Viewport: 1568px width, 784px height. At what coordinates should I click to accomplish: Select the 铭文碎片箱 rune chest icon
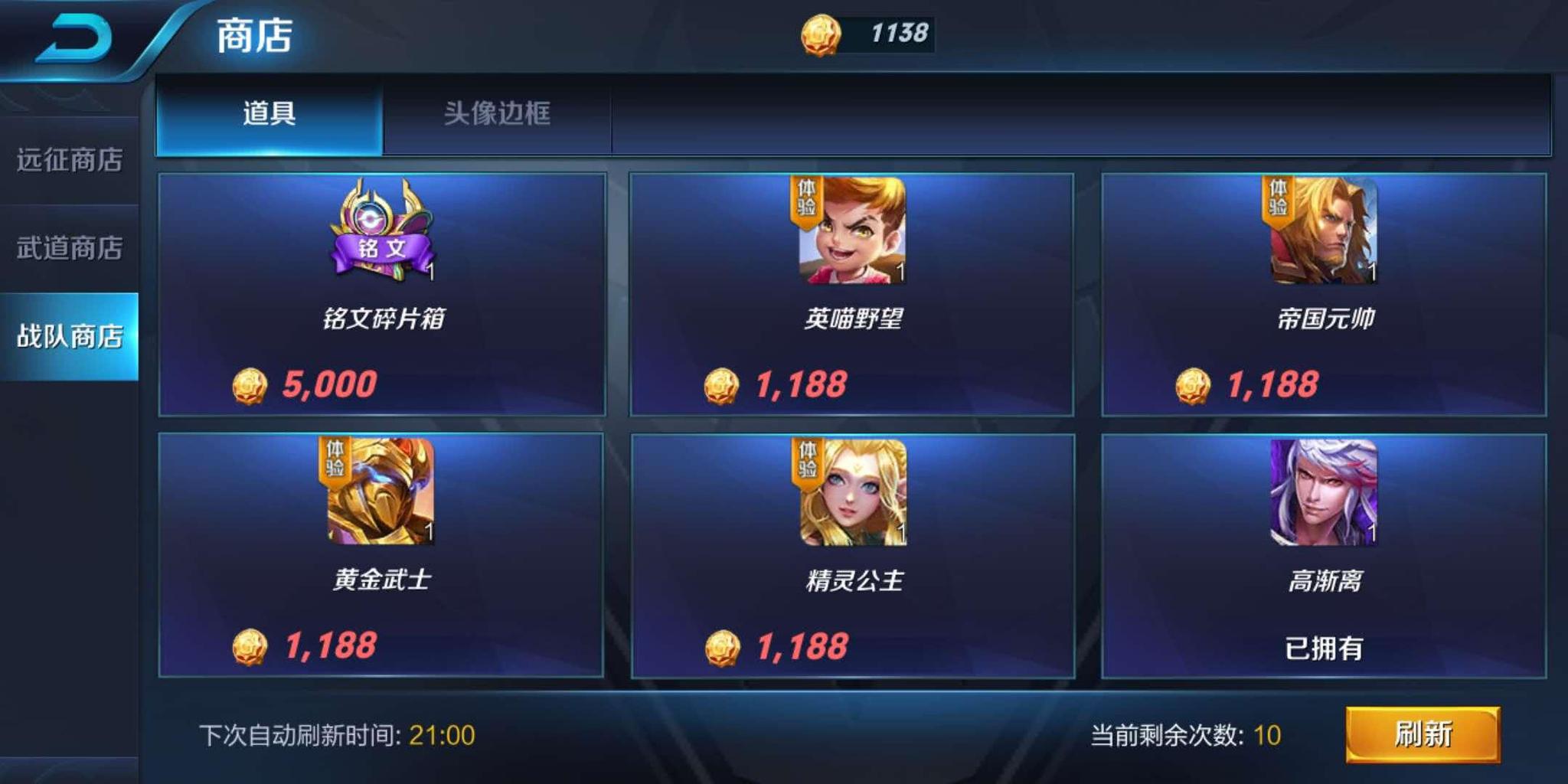click(x=381, y=230)
